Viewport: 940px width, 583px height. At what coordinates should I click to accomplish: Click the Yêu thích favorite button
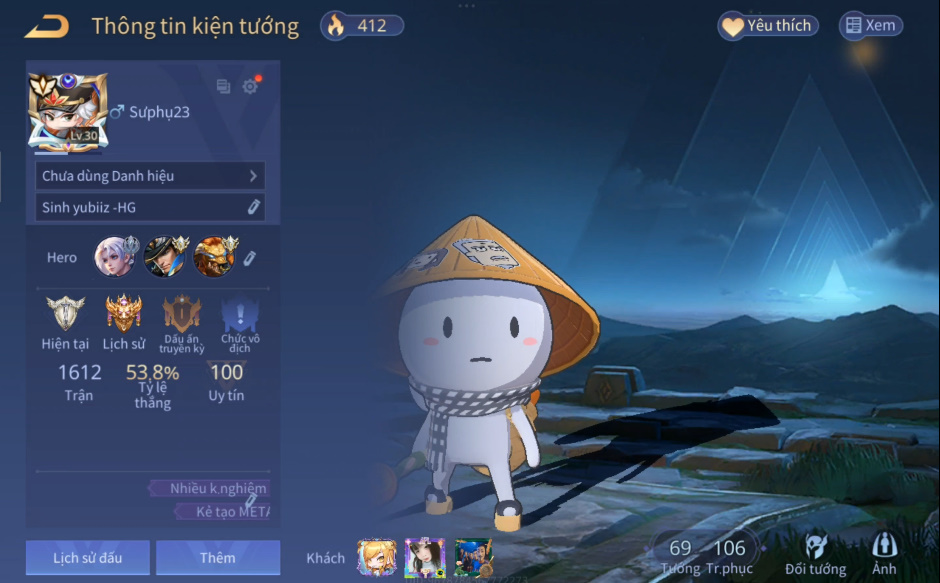click(768, 26)
